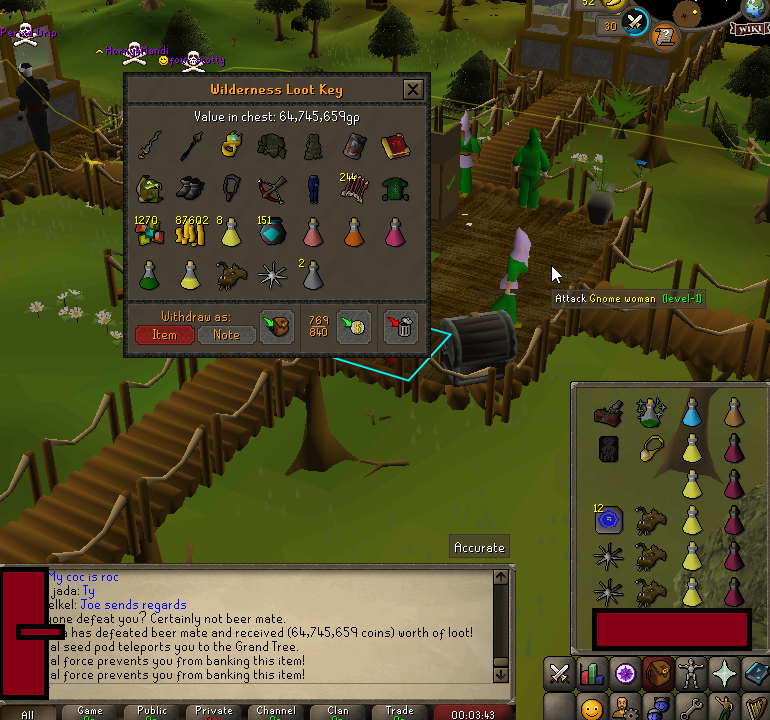Deposit the loot into the bank
The height and width of the screenshot is (720, 770).
pos(353,326)
